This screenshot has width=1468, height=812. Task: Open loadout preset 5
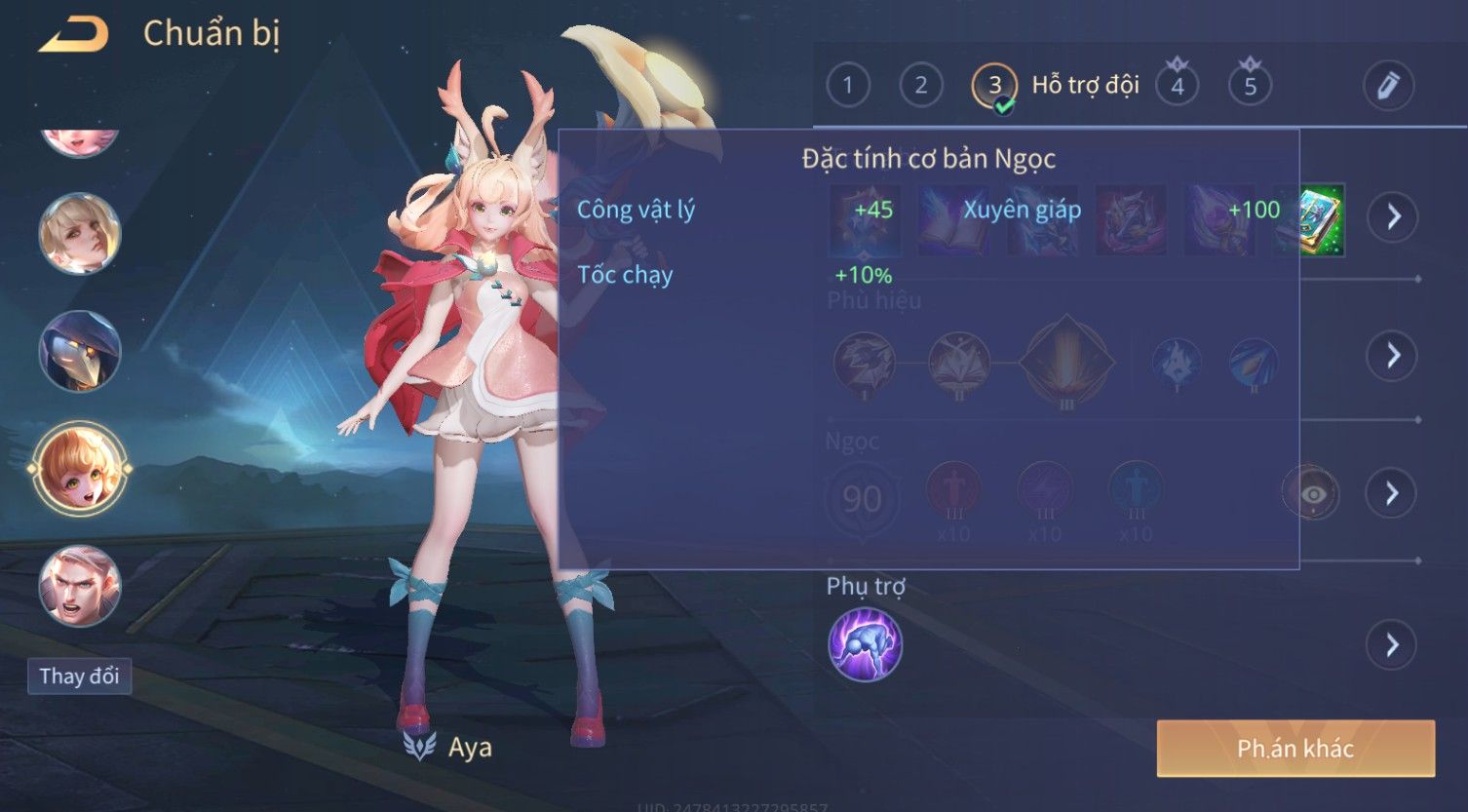pos(1250,86)
